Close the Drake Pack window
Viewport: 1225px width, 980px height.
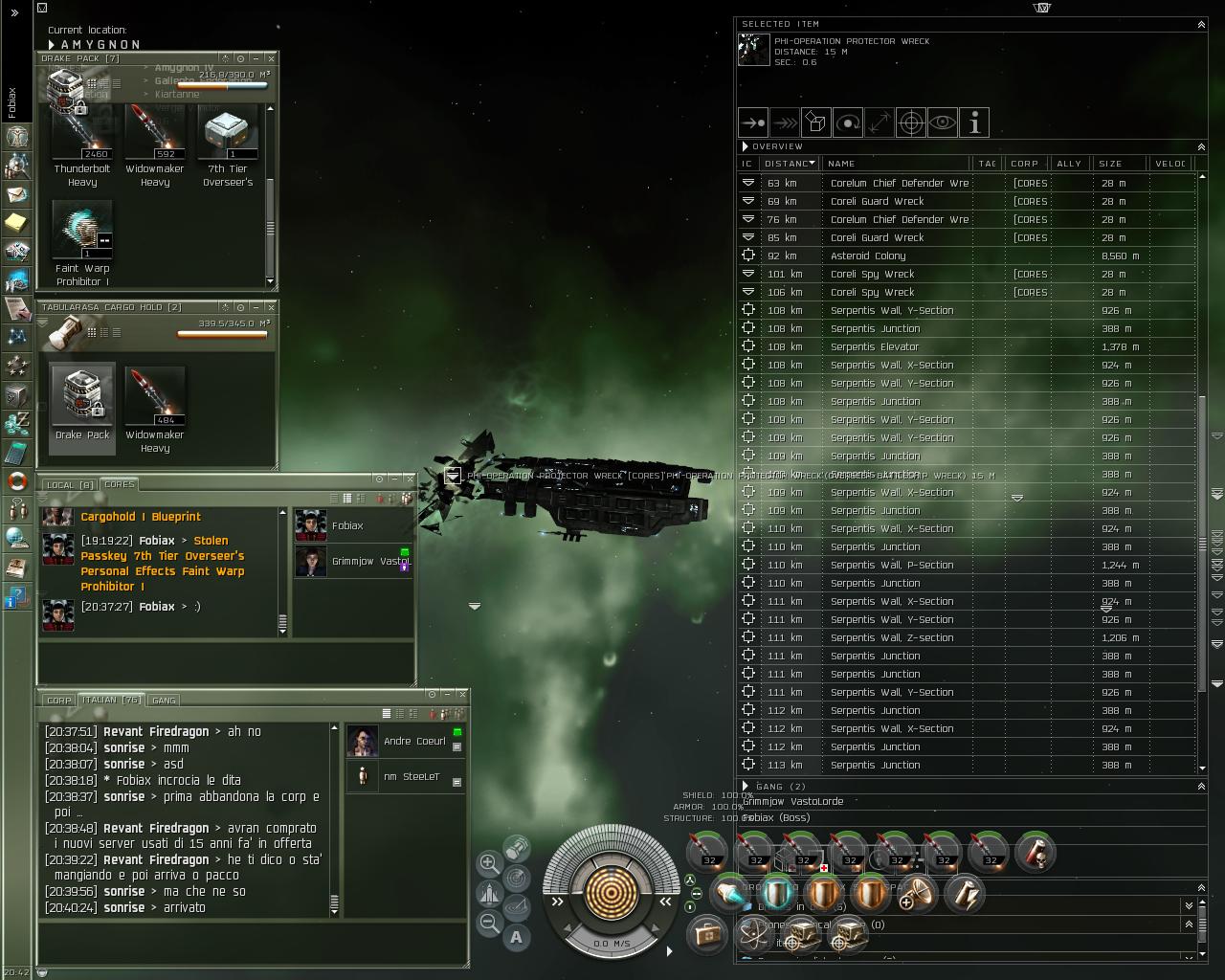coord(271,58)
